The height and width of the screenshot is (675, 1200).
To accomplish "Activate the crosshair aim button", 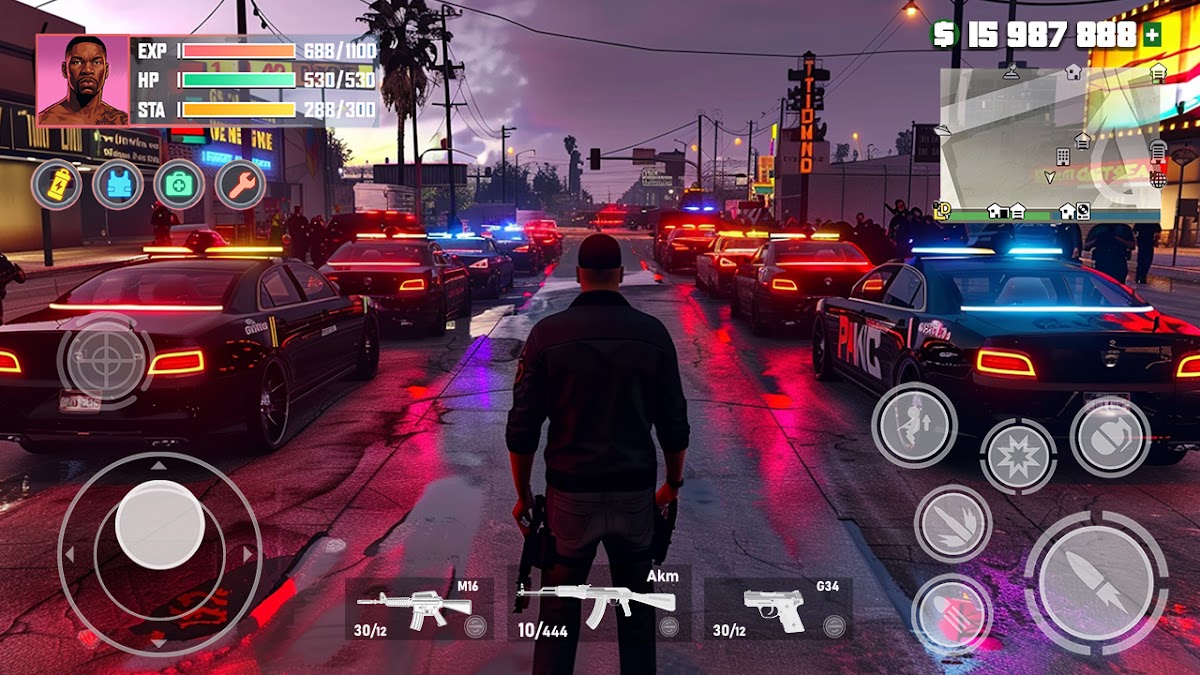I will (x=104, y=360).
